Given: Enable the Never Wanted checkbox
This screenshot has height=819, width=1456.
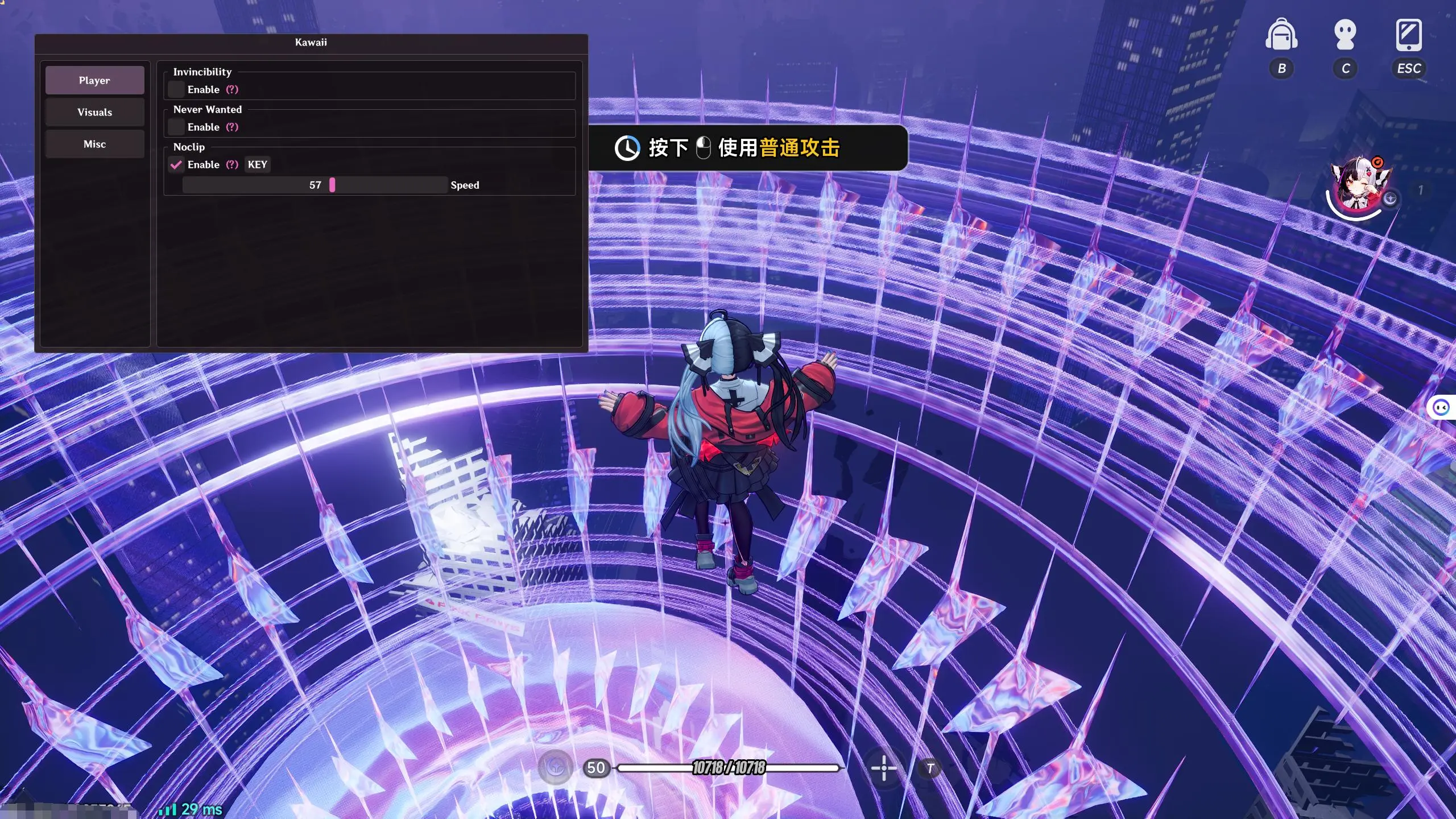Looking at the screenshot, I should (177, 127).
